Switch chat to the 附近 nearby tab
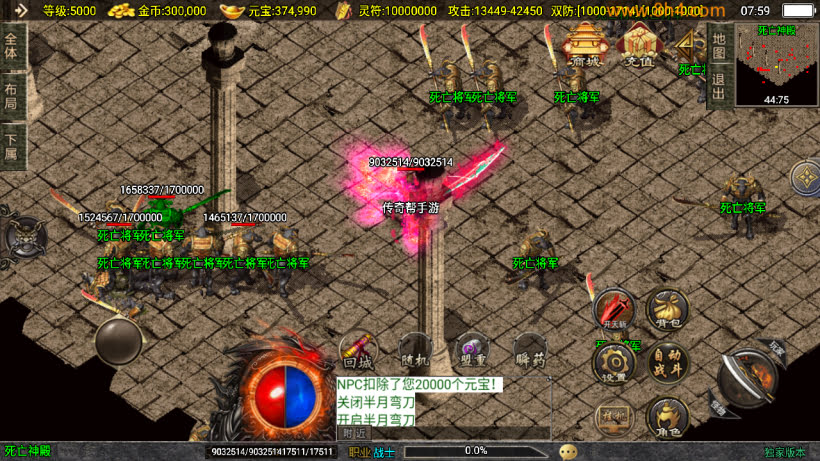Screen dimensions: 820x461 354,434
